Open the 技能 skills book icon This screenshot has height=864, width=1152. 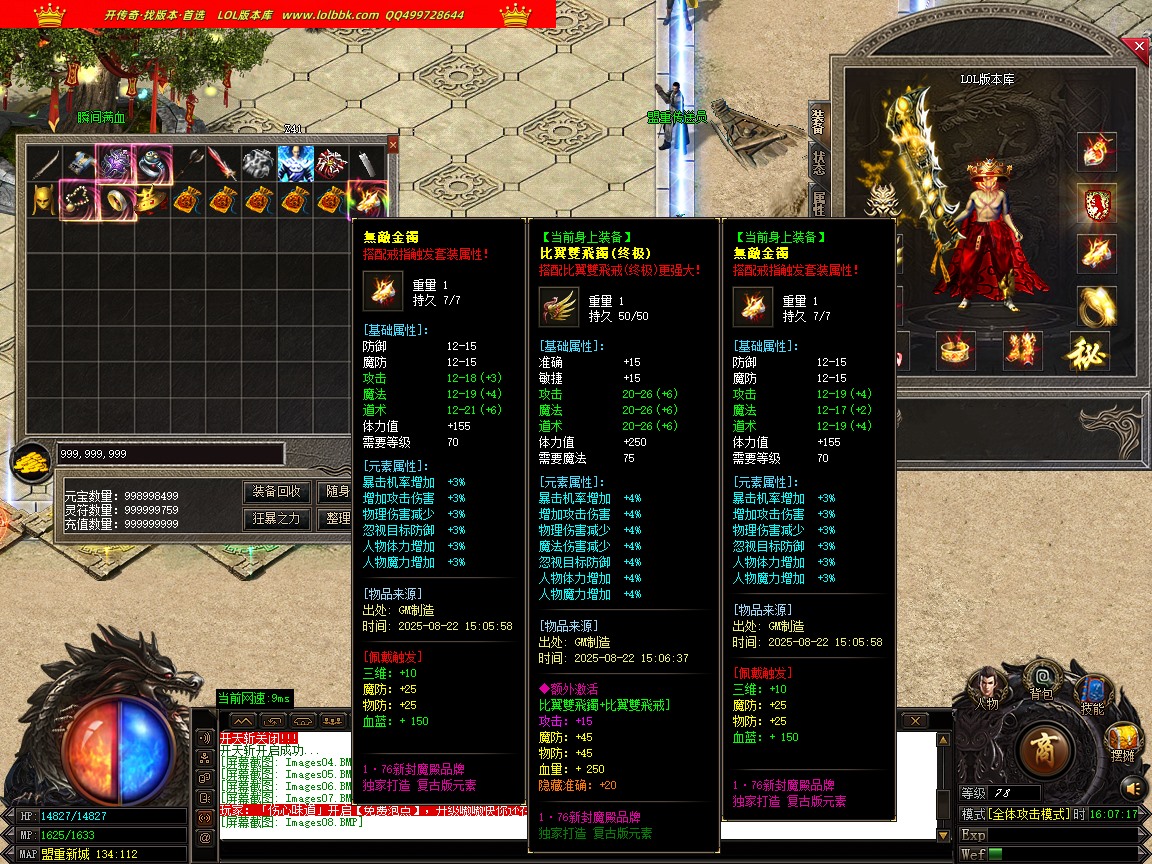(x=1092, y=692)
